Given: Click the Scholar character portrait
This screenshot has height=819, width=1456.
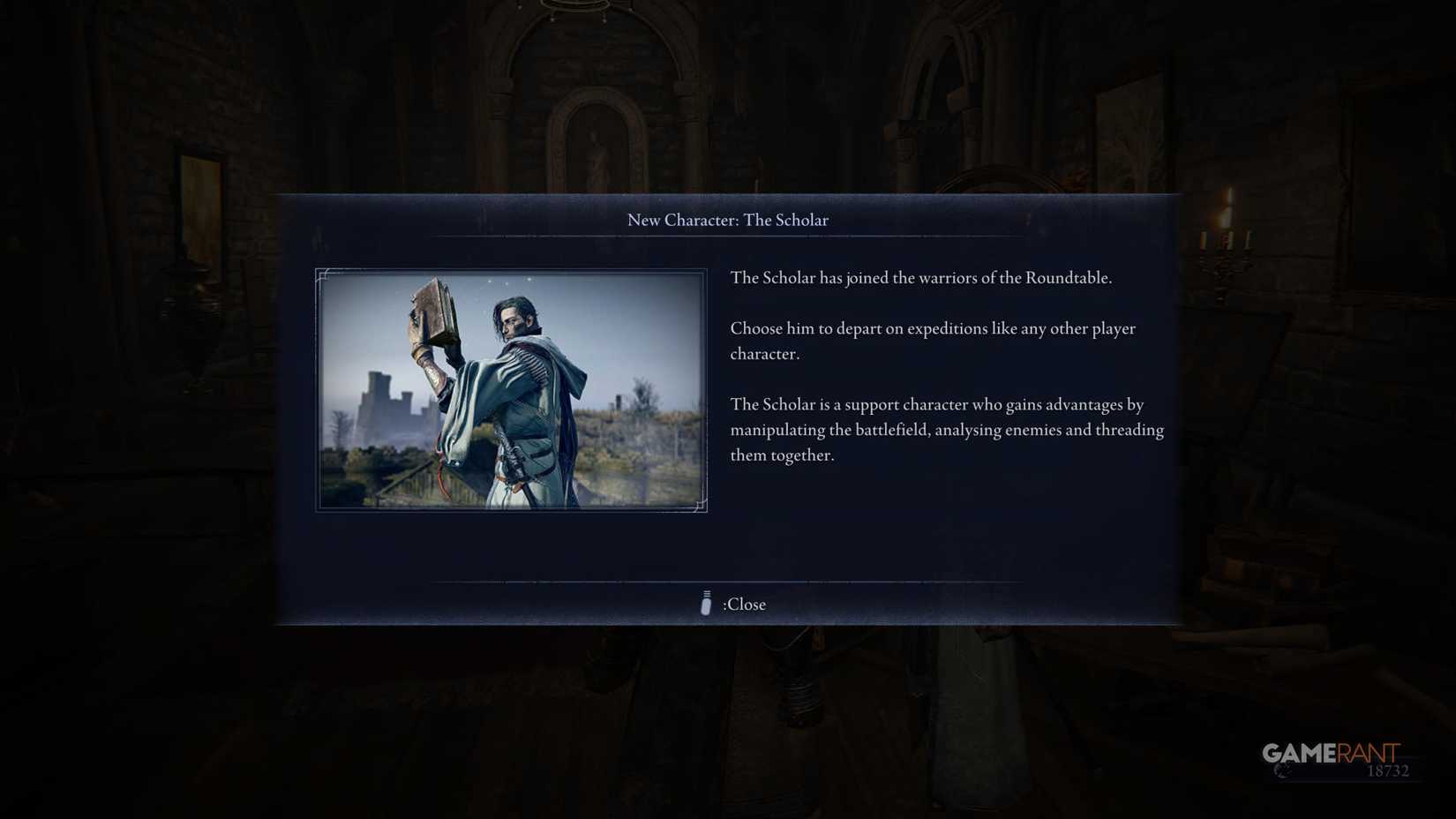Looking at the screenshot, I should click(x=510, y=390).
